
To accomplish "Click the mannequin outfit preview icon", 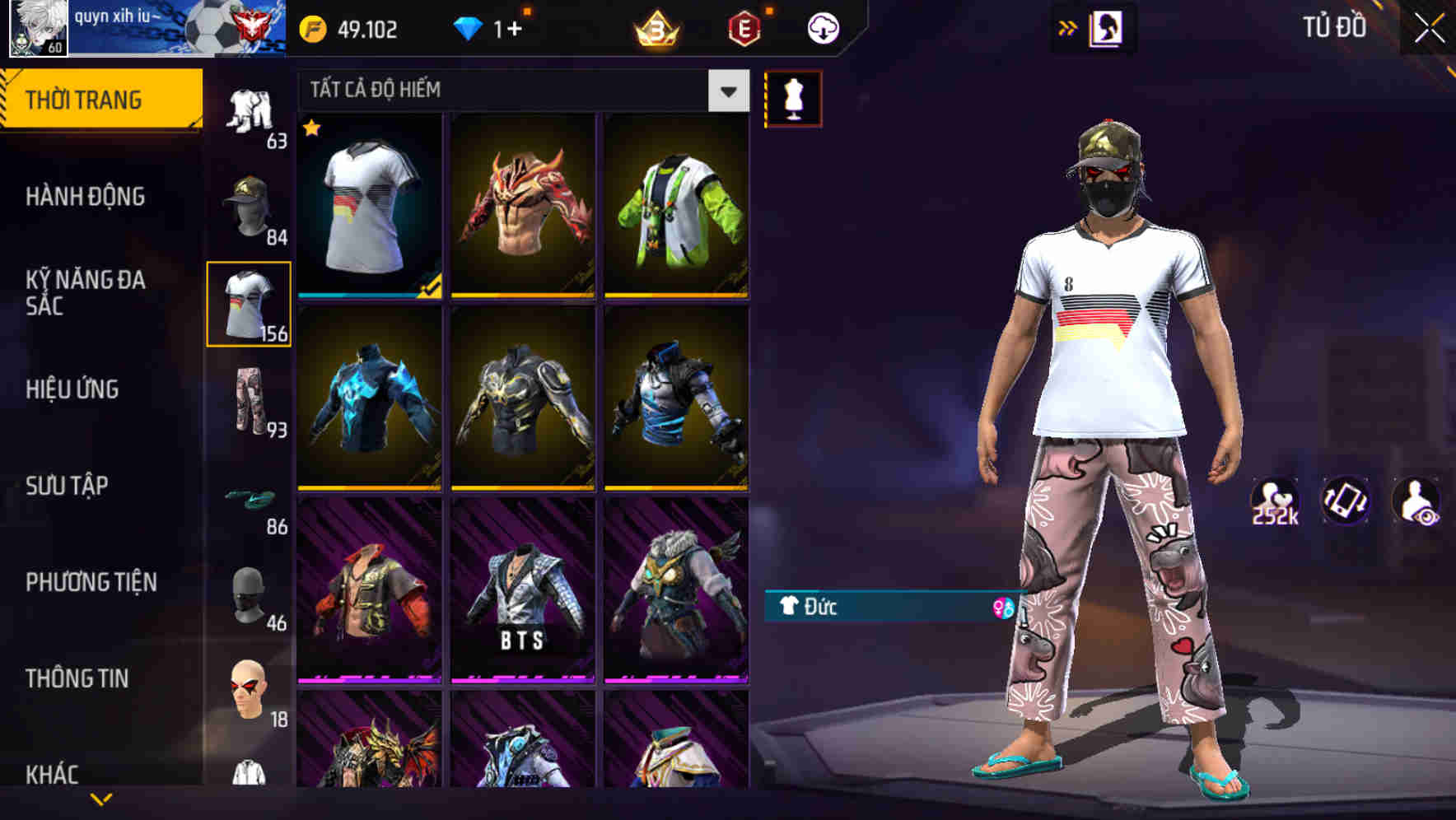I will click(792, 96).
